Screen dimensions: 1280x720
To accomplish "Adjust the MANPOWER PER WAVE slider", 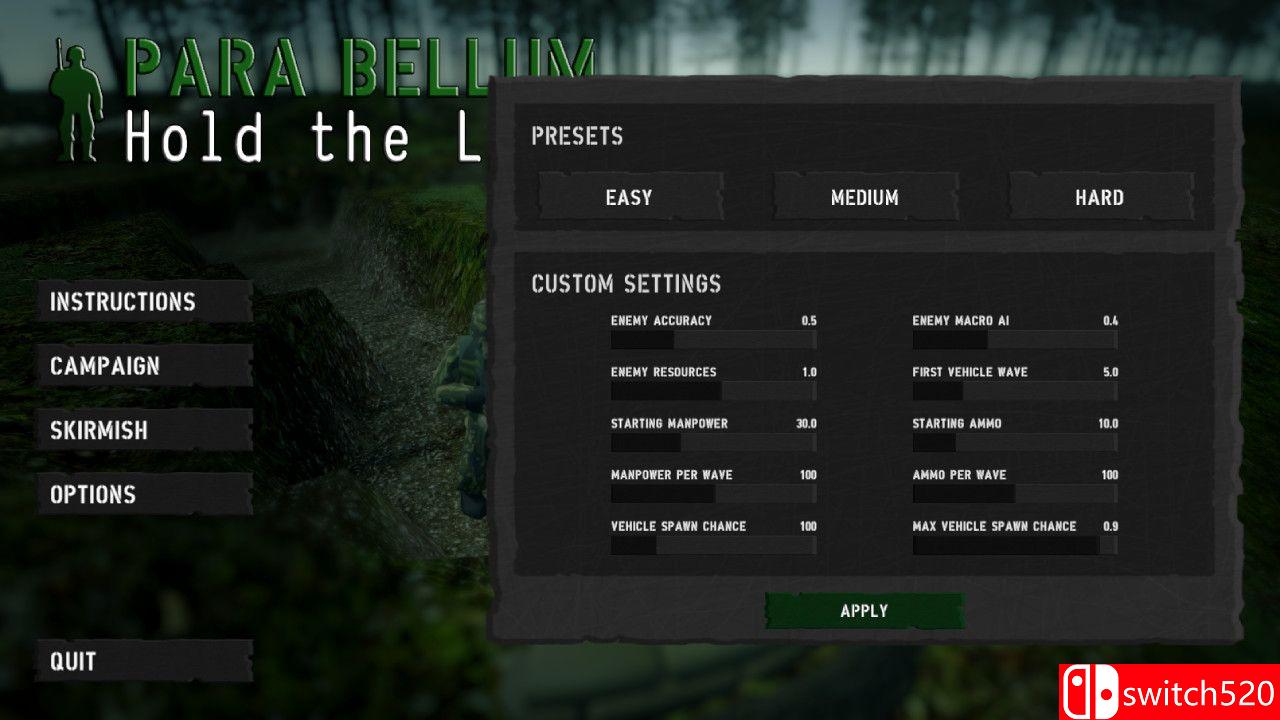I will [713, 494].
